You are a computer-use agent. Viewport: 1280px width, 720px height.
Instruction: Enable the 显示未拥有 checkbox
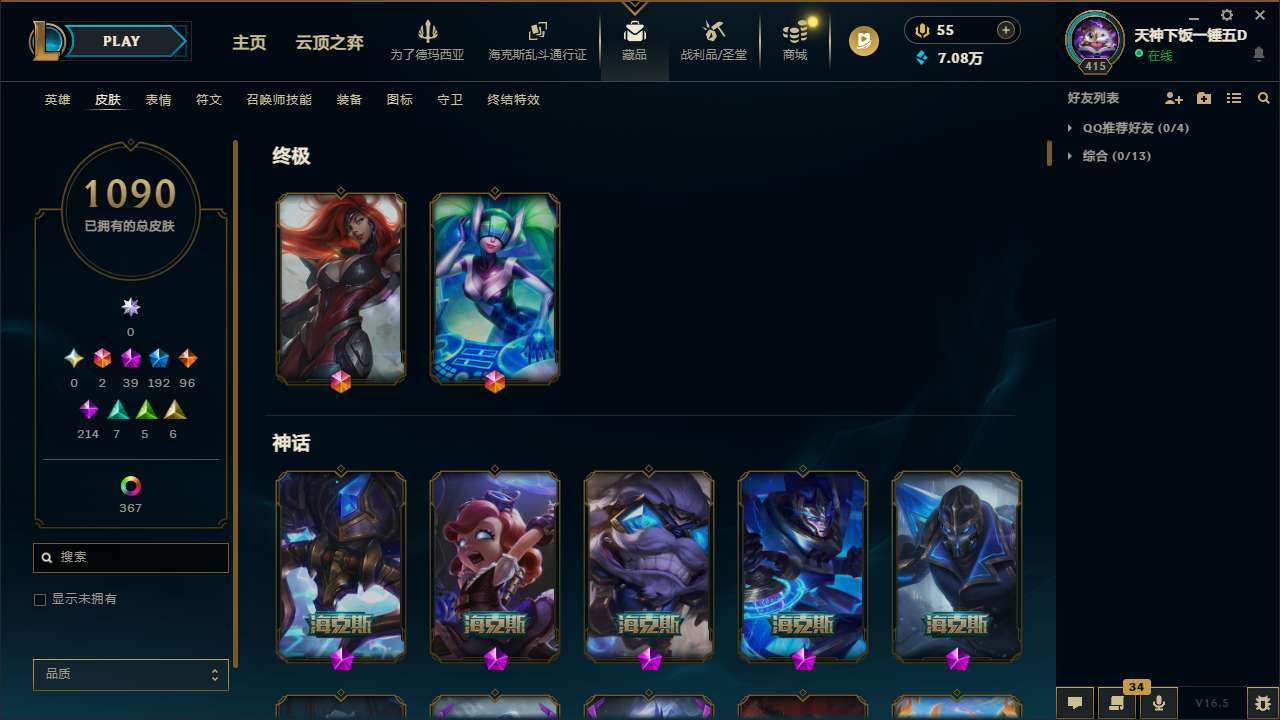pyautogui.click(x=40, y=599)
